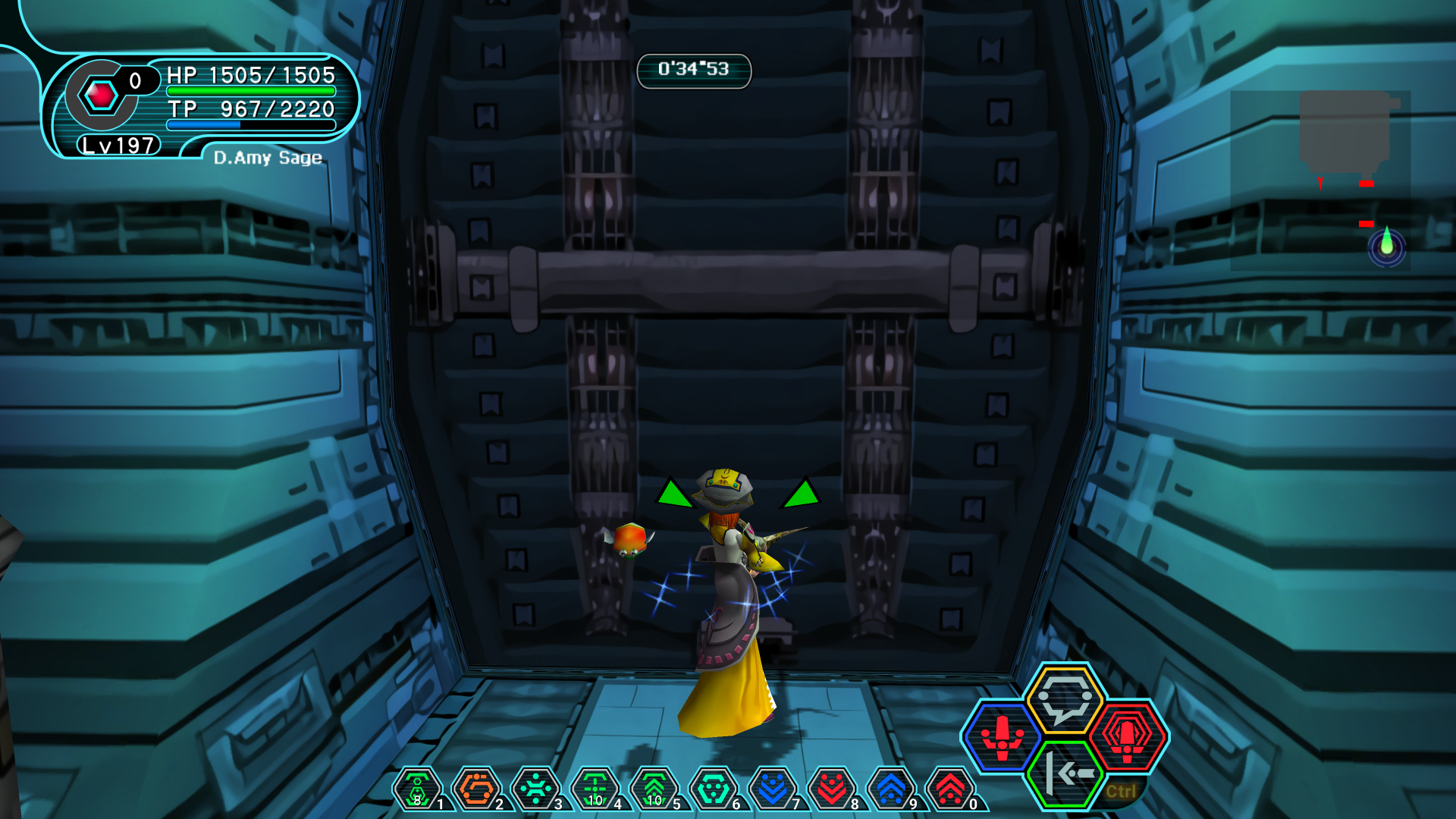Image resolution: width=1456 pixels, height=819 pixels.
Task: Cast the blue downward-chevron technique in slot 7
Action: coord(773,789)
